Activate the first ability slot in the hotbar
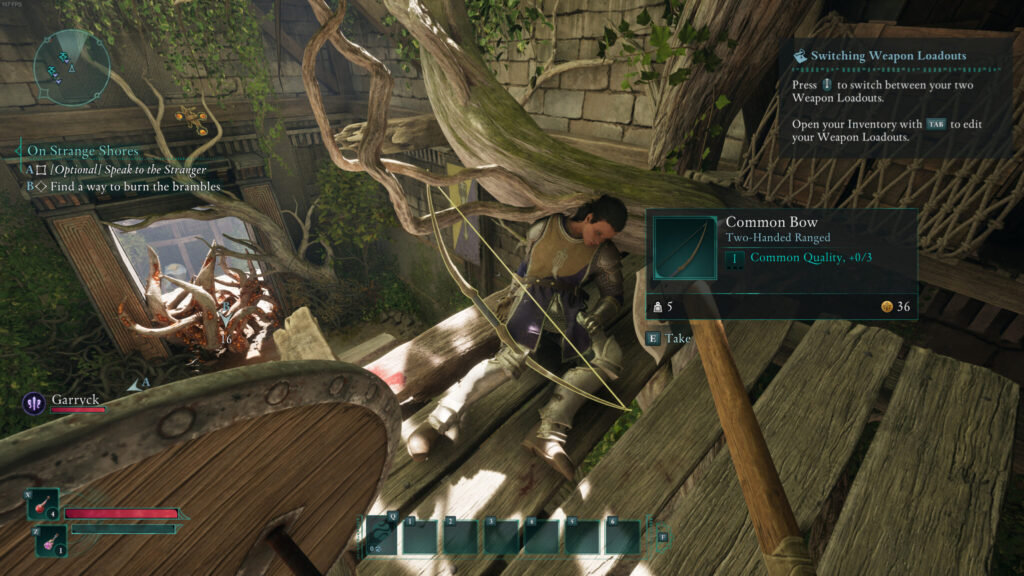The height and width of the screenshot is (576, 1024). point(420,536)
